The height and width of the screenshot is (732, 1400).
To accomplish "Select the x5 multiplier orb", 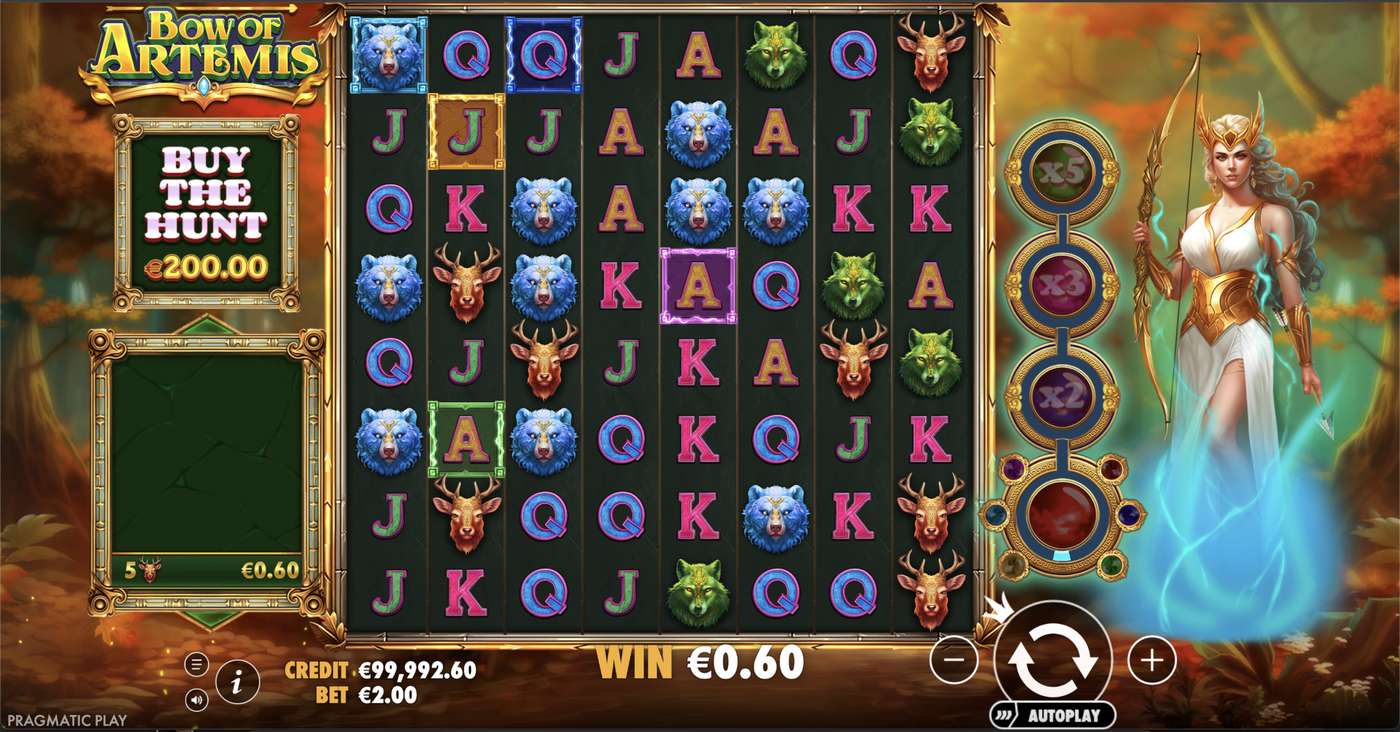I will [x=1065, y=172].
